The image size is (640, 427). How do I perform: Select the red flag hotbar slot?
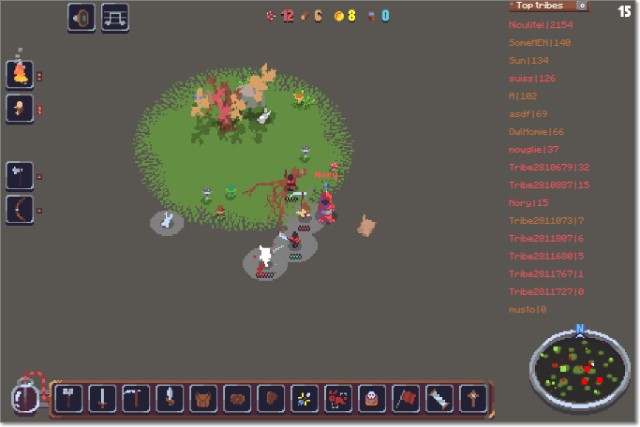pos(406,398)
